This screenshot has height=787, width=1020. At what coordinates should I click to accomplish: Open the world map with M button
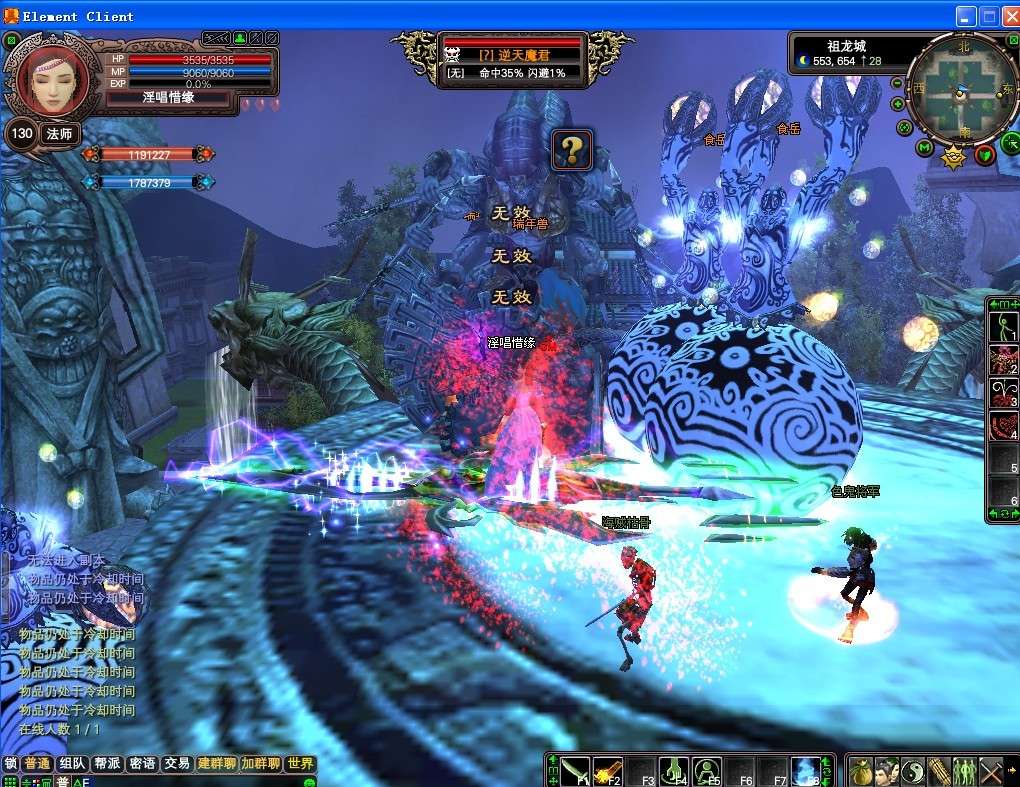[x=925, y=149]
